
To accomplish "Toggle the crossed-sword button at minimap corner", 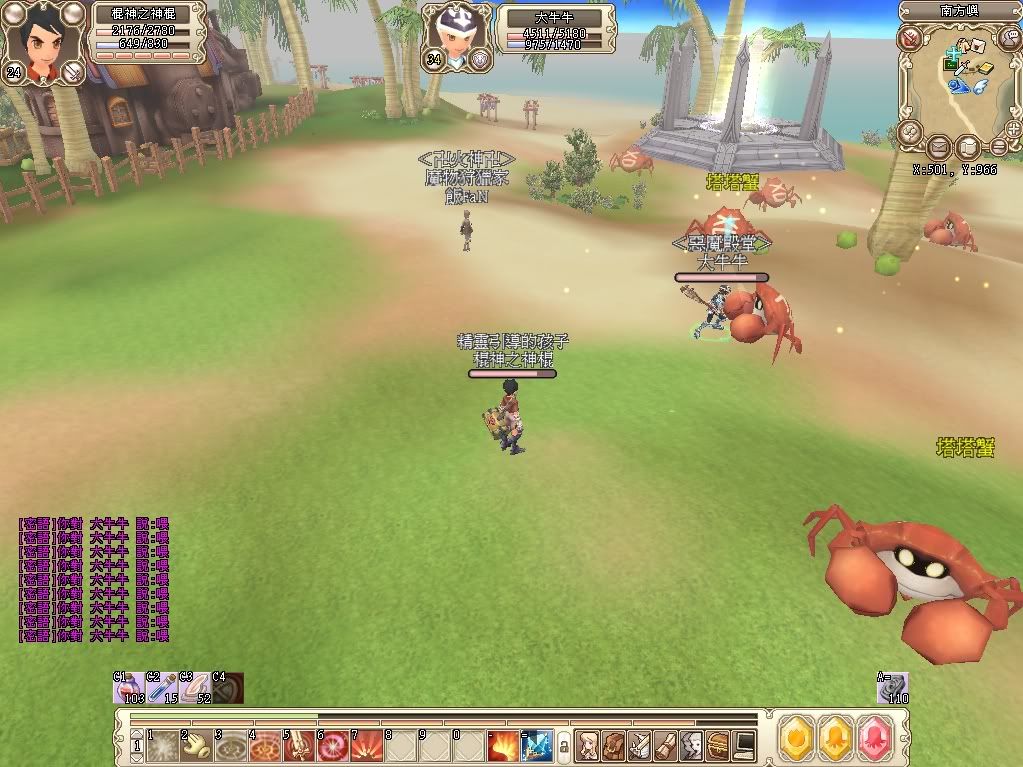I will click(909, 39).
